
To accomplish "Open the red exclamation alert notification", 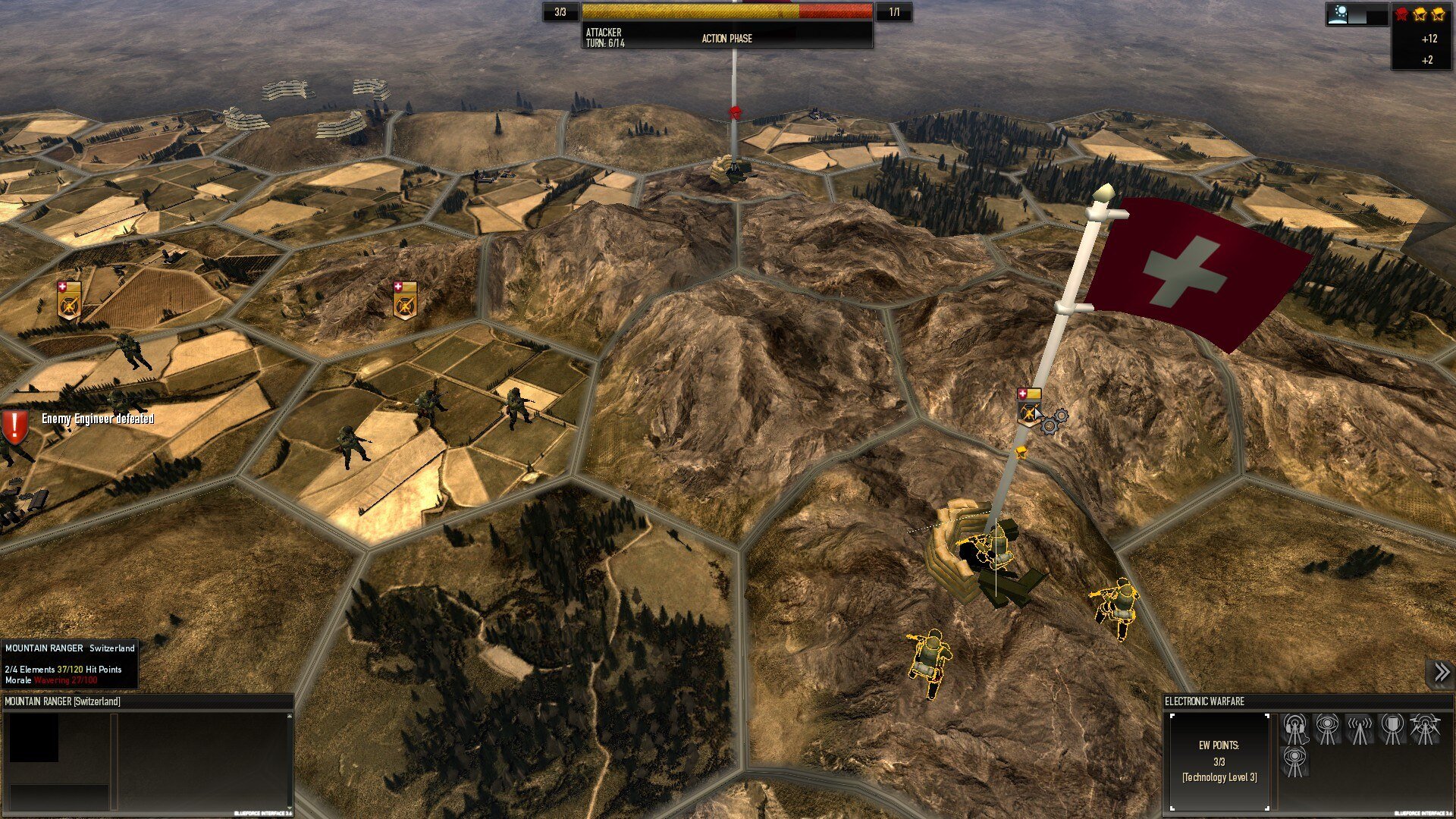I will point(14,427).
